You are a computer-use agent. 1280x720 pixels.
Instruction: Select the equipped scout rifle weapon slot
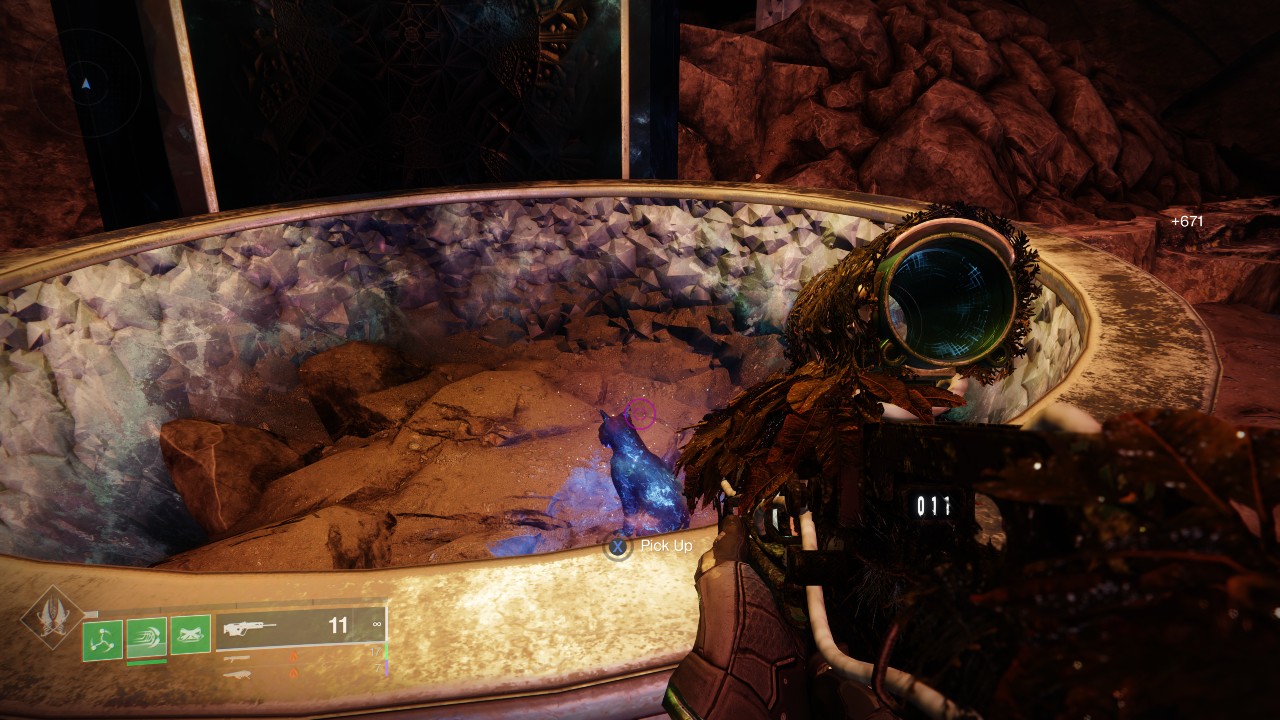300,628
